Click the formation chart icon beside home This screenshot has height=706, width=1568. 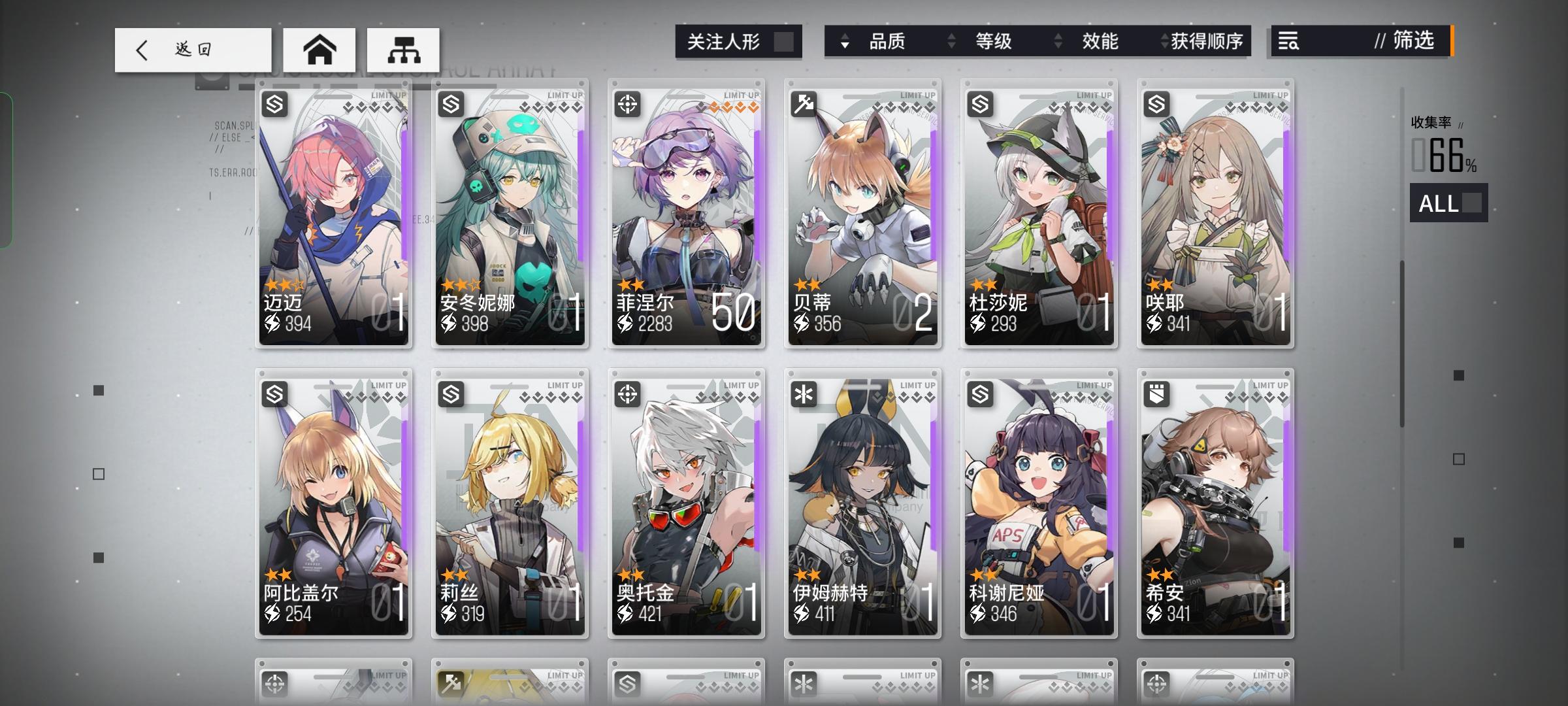pyautogui.click(x=403, y=49)
